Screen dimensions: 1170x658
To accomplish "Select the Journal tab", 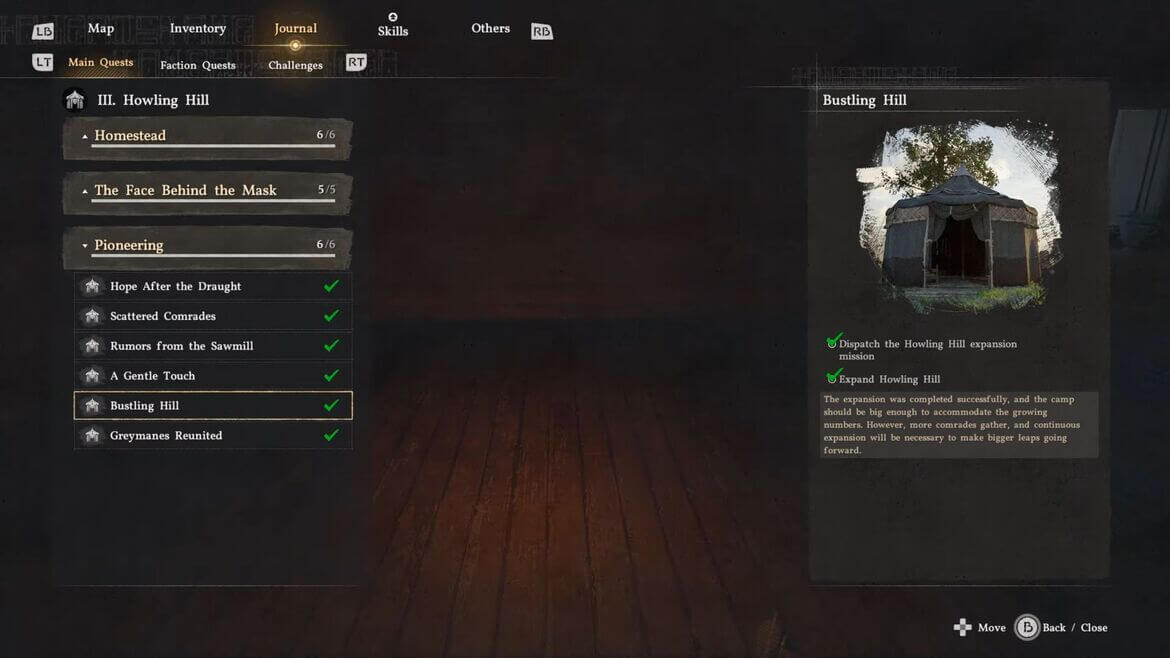I will (295, 28).
